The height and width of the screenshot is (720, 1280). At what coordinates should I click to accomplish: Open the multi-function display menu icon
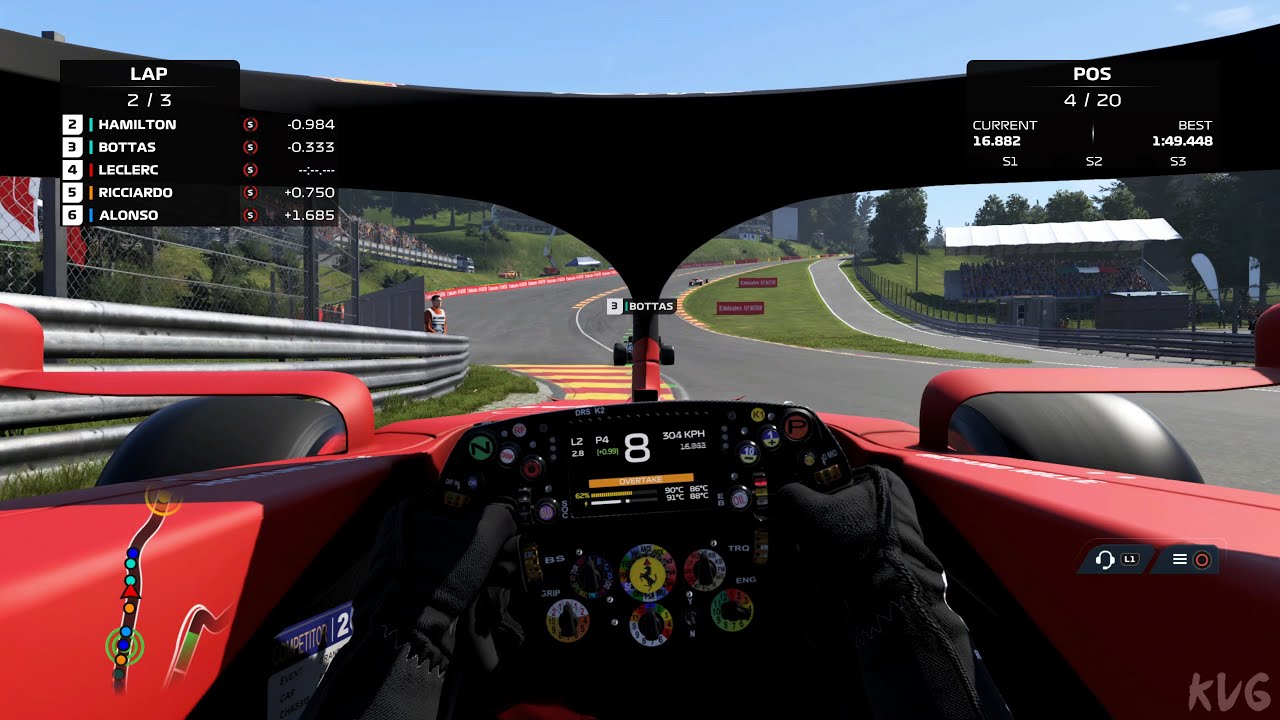tap(1190, 560)
